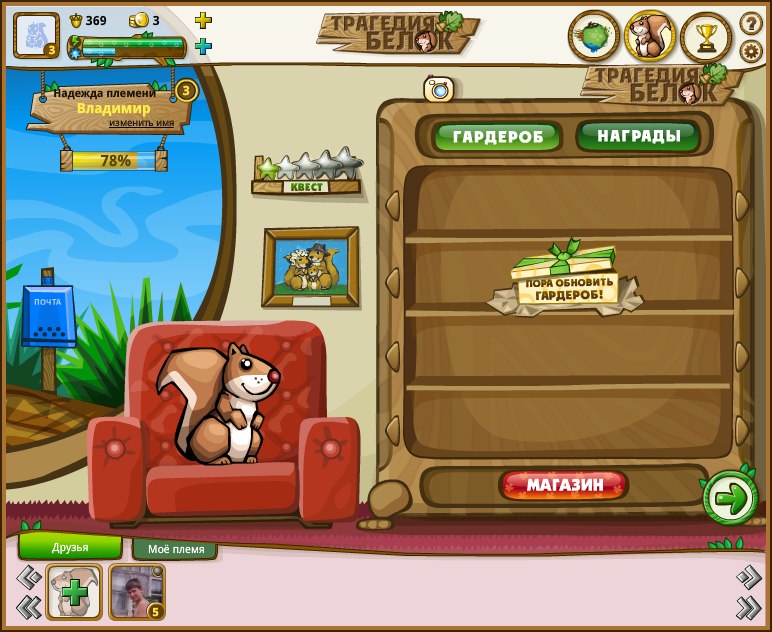Select the level 5 friend avatar

pos(136,592)
